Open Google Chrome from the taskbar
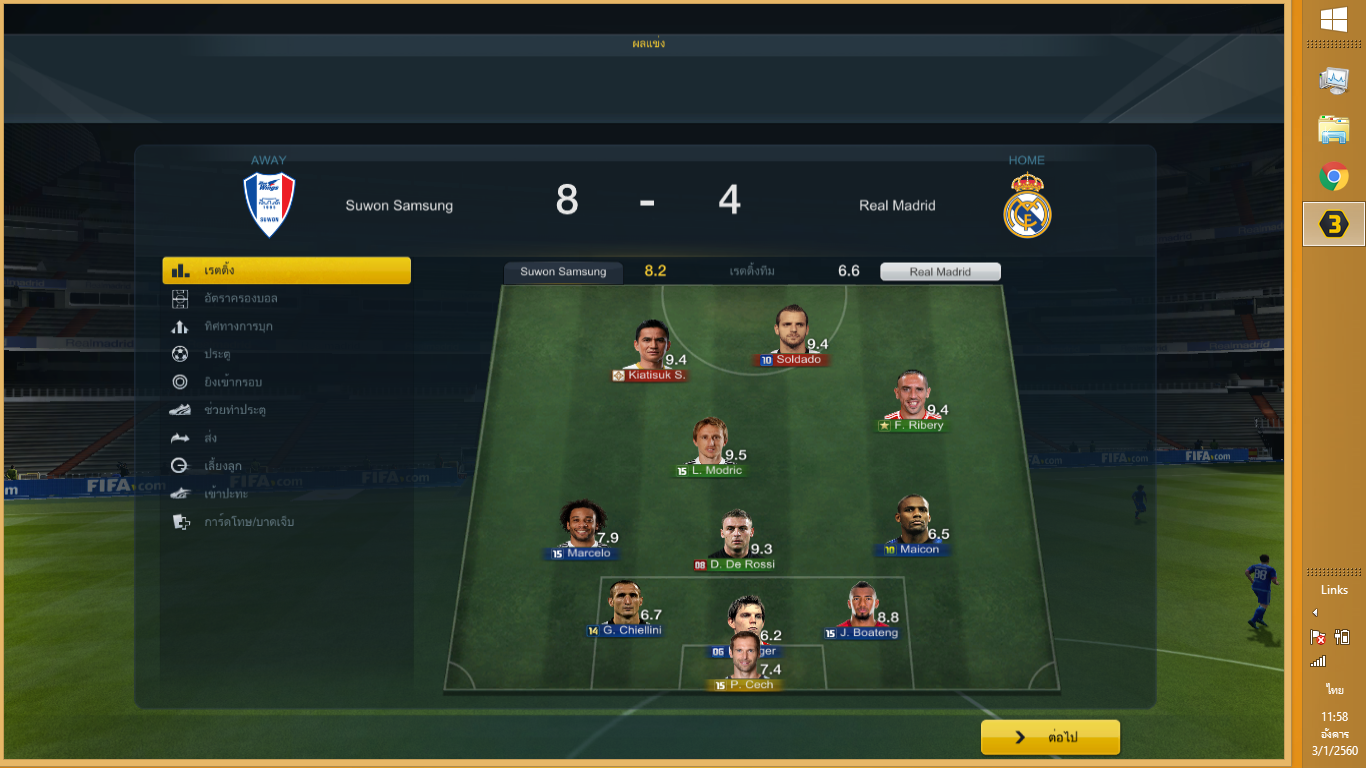This screenshot has height=768, width=1366. [x=1333, y=178]
